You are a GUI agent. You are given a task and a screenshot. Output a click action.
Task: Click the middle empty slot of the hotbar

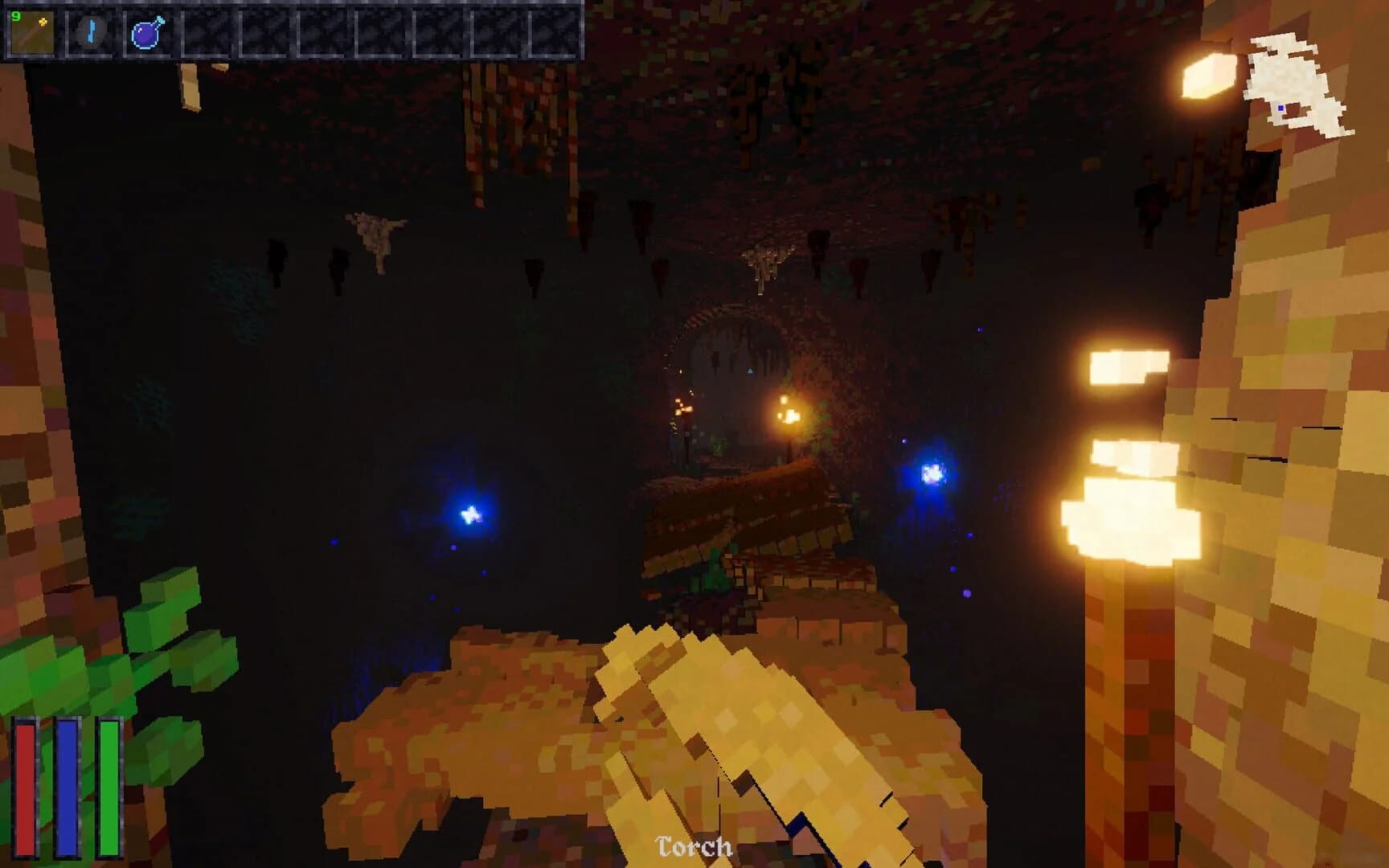coord(379,34)
